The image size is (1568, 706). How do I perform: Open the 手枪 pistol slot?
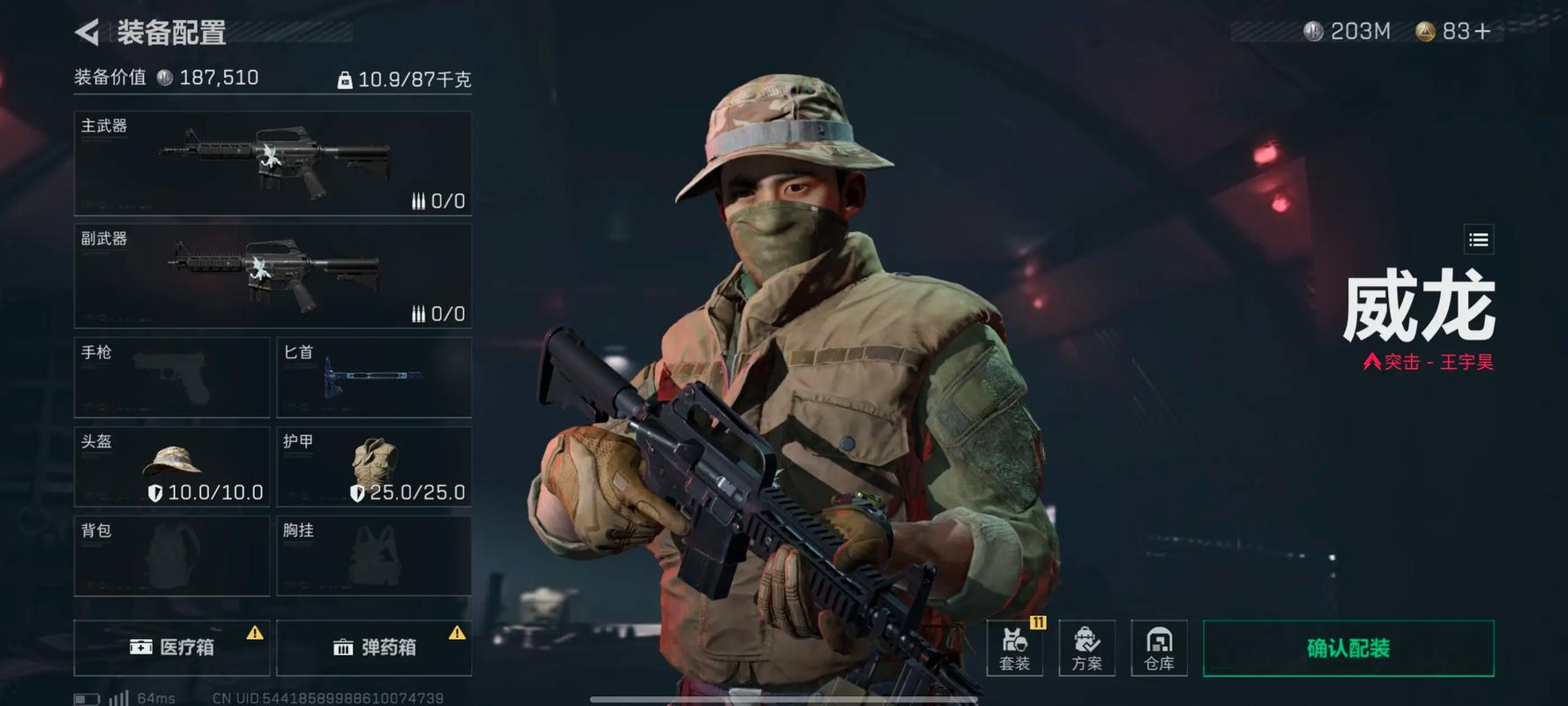point(172,377)
